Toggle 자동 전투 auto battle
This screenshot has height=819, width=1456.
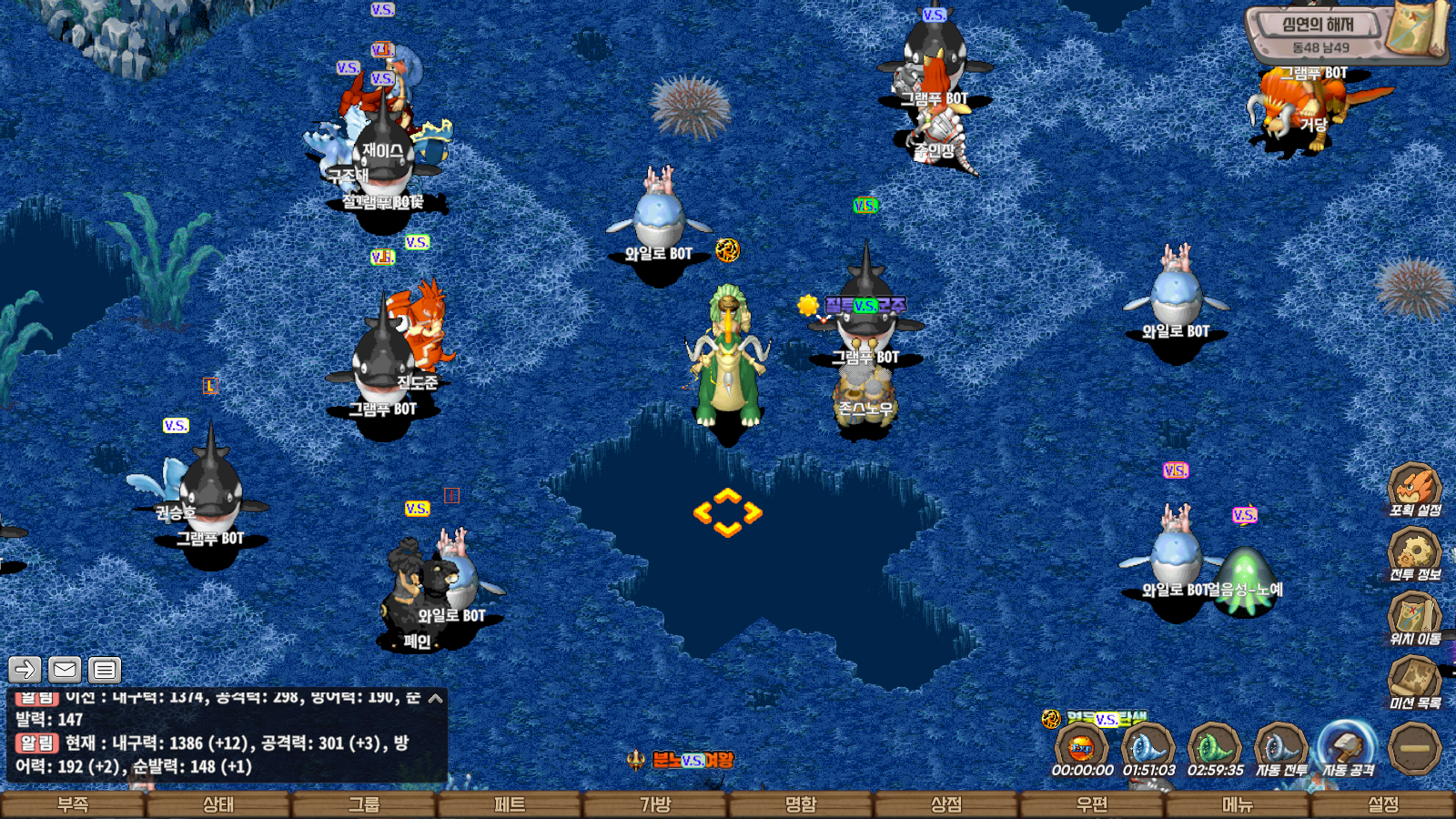click(x=1280, y=748)
